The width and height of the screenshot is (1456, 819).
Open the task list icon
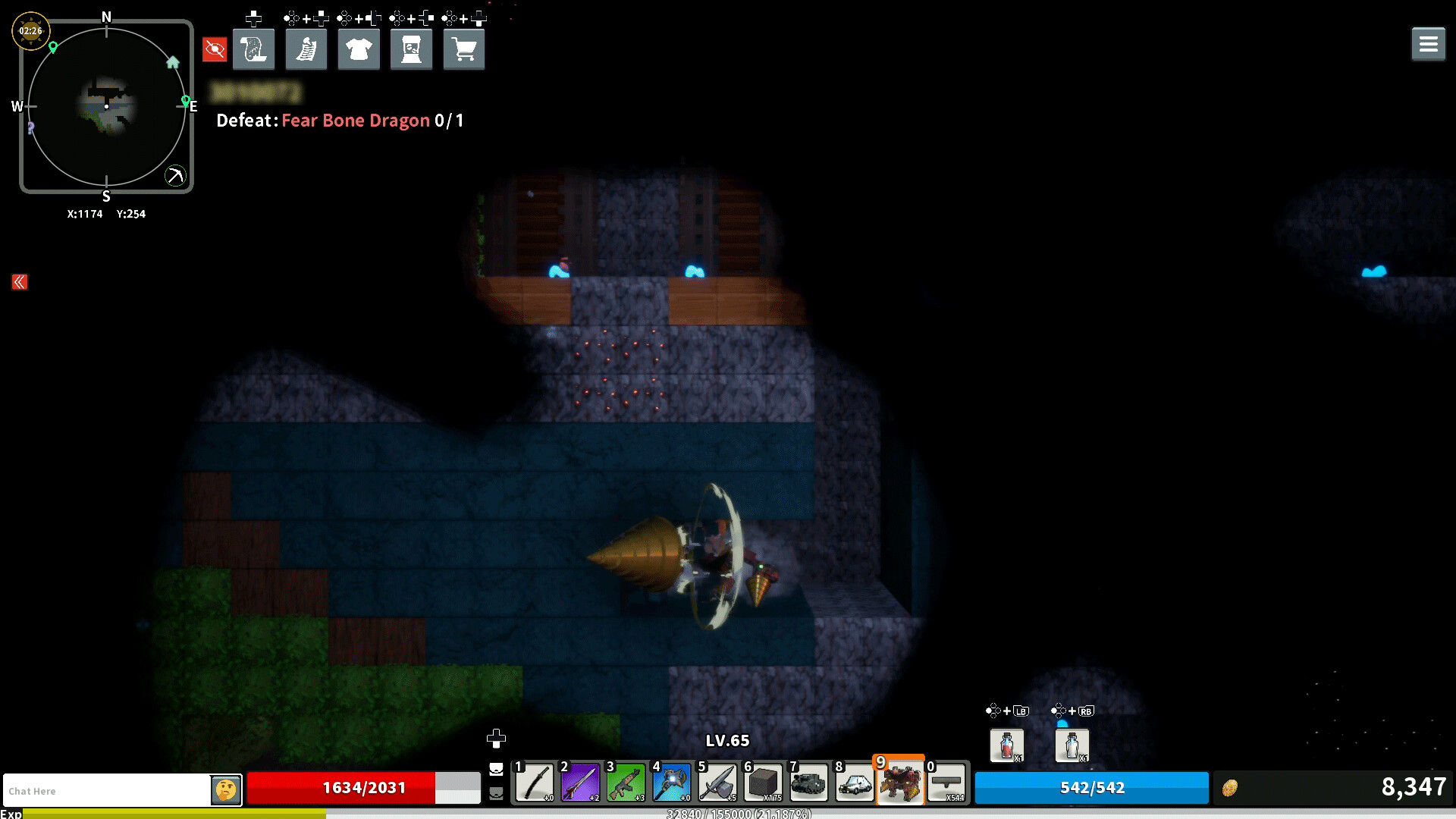[x=306, y=49]
